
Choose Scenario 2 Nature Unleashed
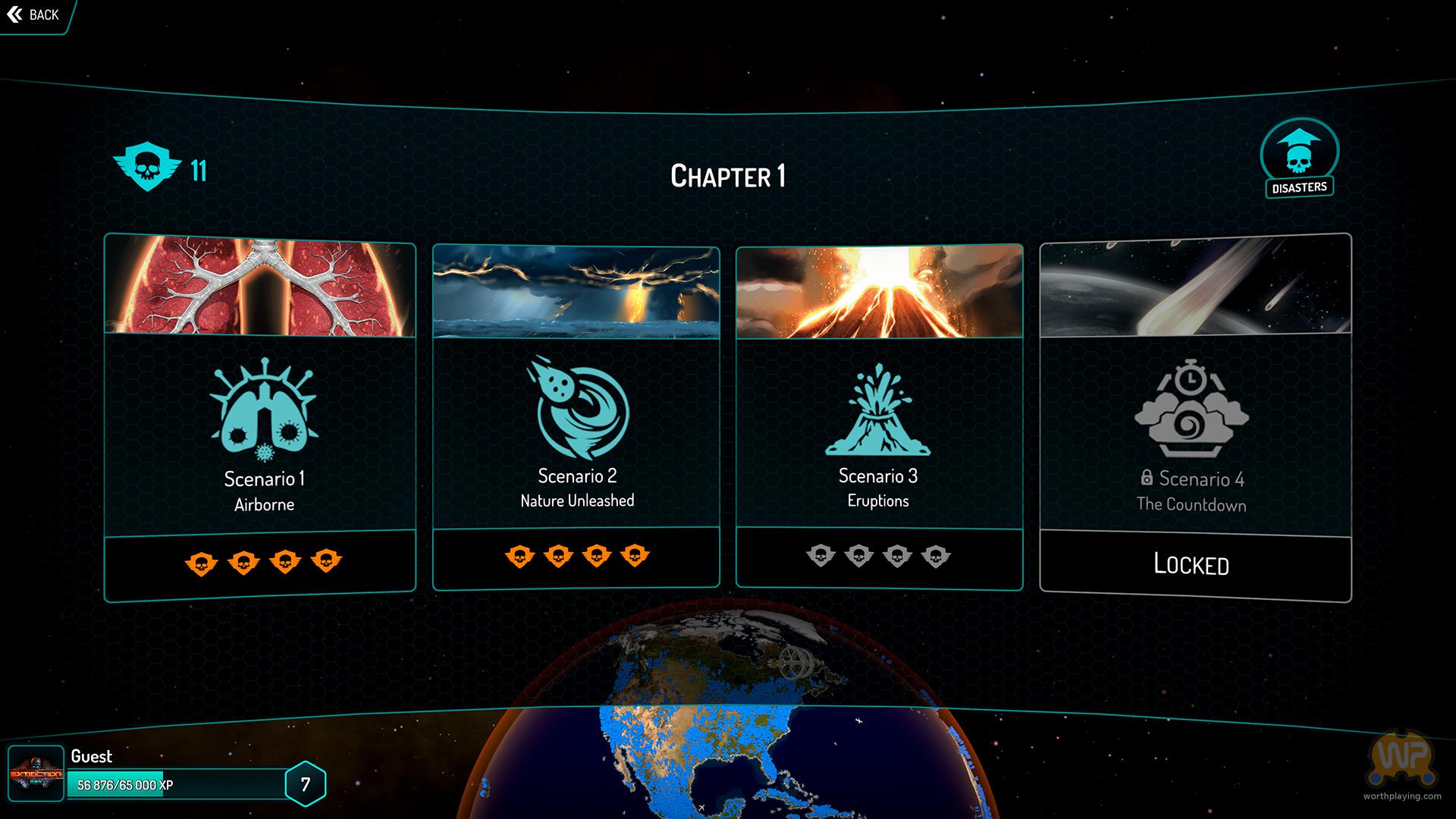pos(576,417)
